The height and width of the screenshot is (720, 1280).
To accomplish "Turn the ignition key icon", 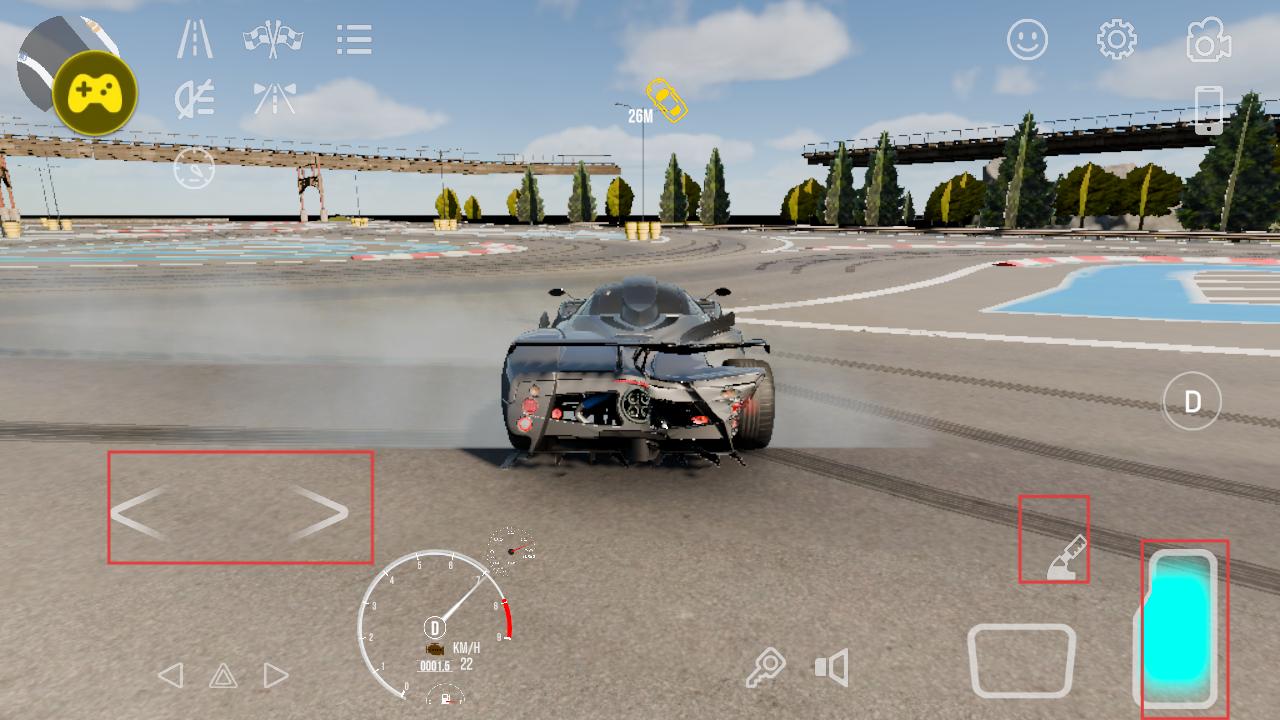I will [765, 667].
